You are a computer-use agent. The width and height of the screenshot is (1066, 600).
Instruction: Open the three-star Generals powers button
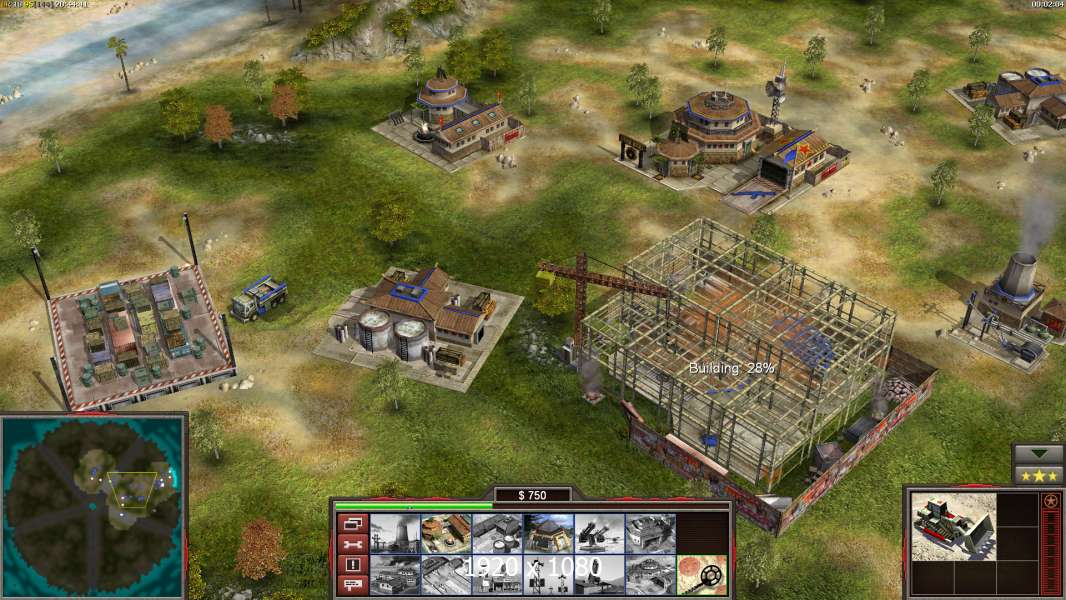click(1038, 475)
